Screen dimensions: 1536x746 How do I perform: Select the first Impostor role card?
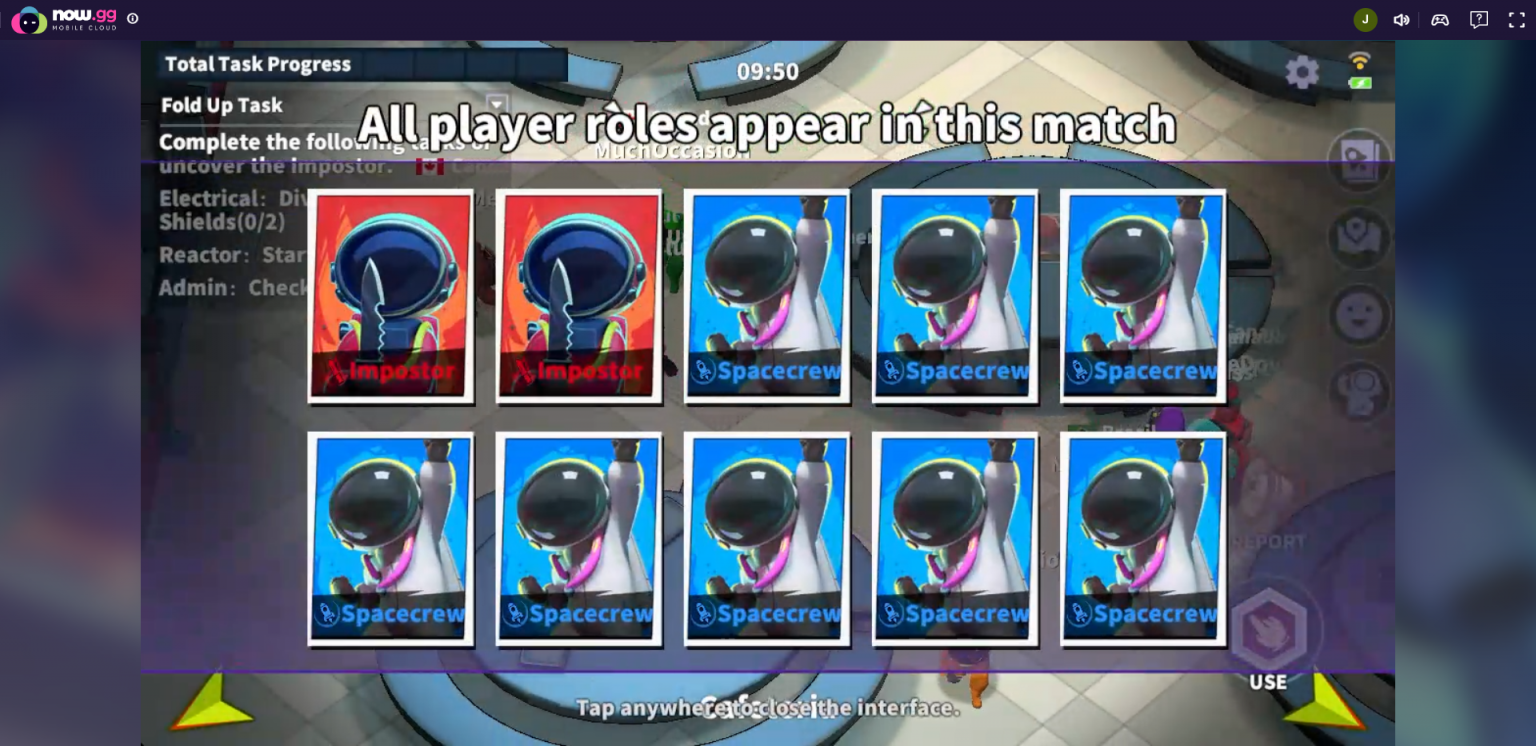390,295
